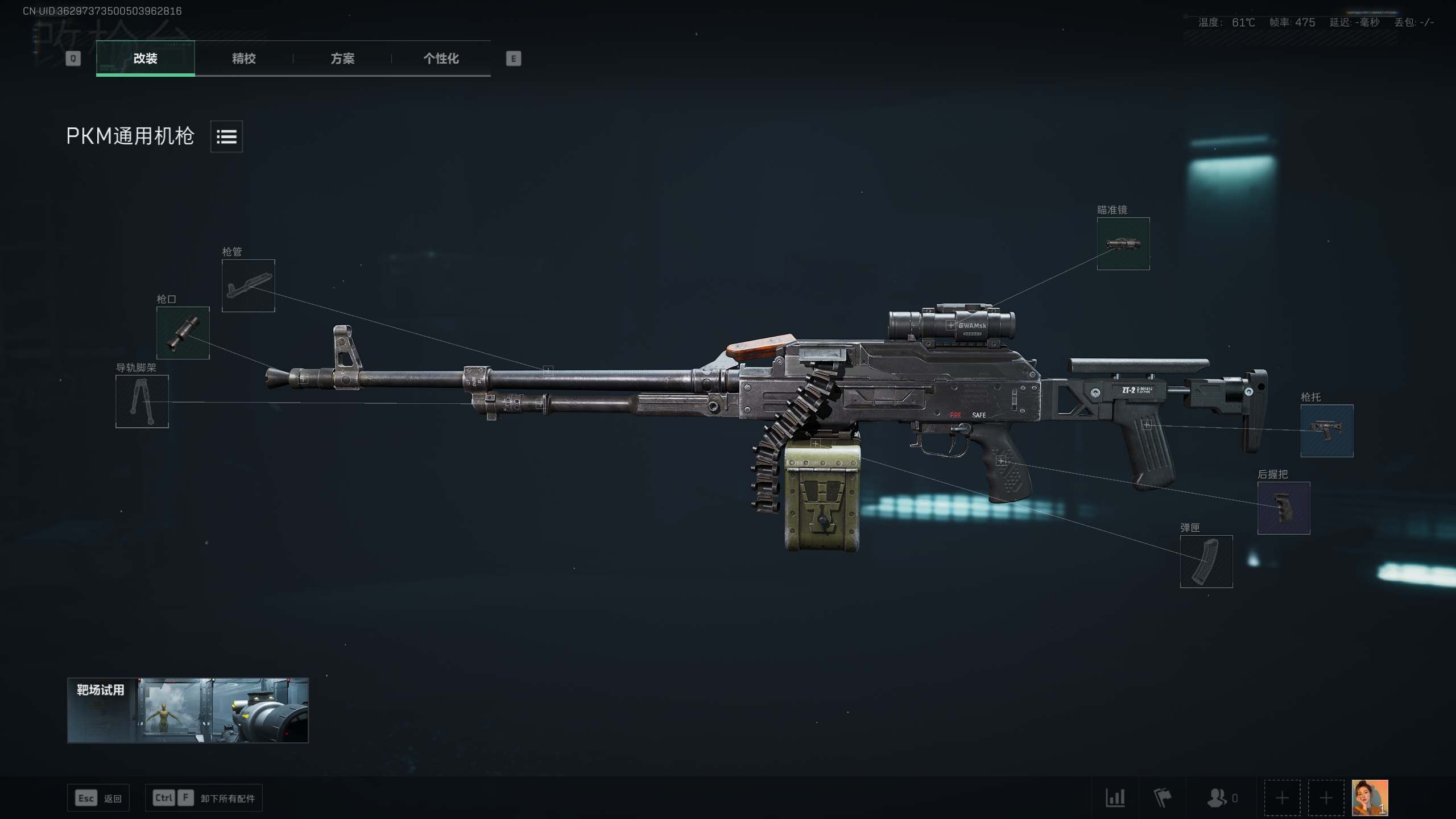Select the 瞄准镜 scope slot
This screenshot has width=1456, height=819.
pos(1123,243)
